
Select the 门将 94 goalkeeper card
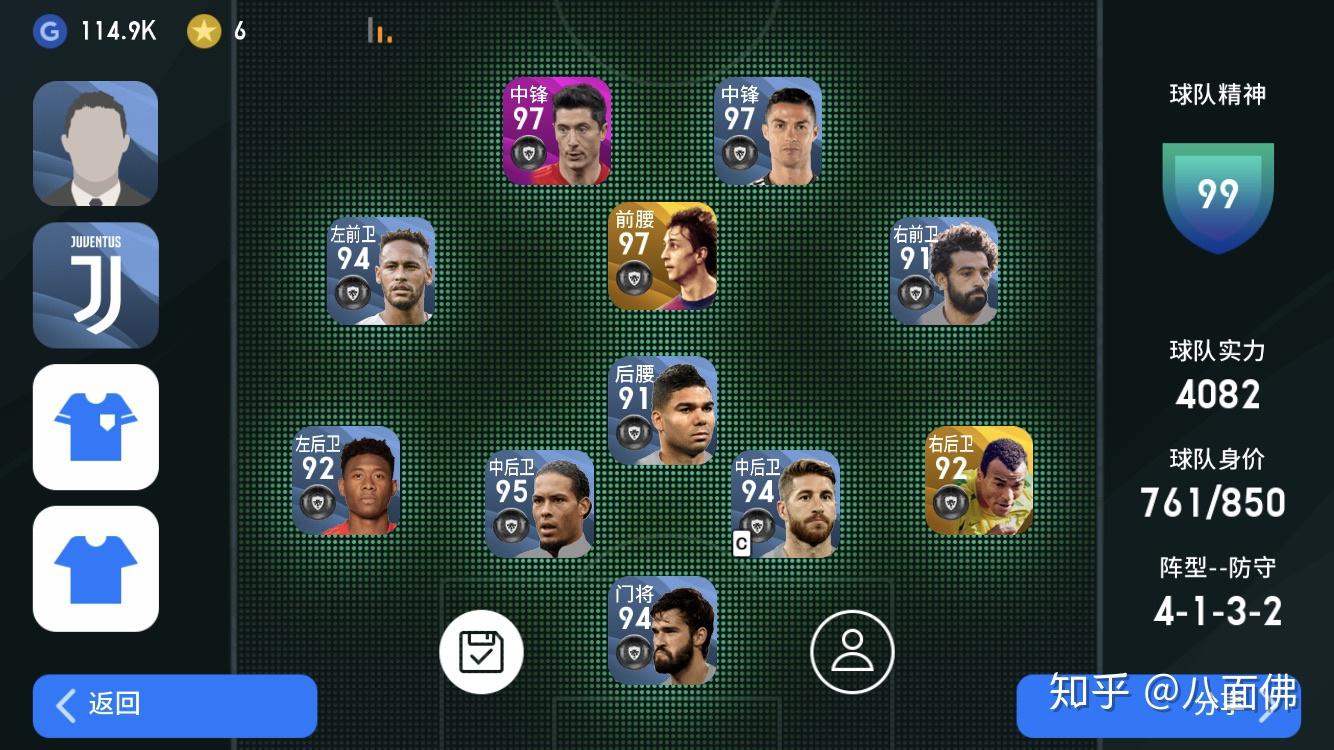(662, 630)
